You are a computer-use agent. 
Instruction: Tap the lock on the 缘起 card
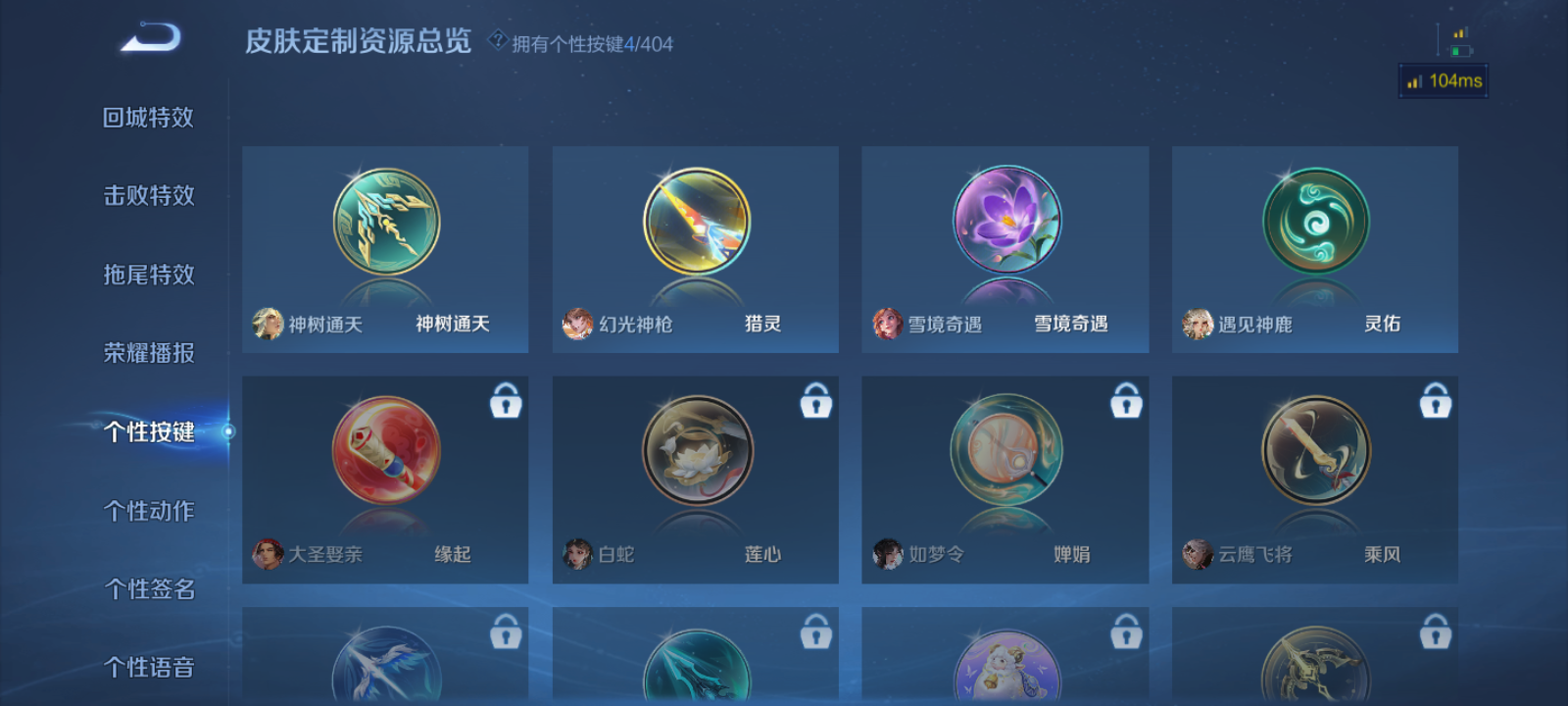[505, 401]
